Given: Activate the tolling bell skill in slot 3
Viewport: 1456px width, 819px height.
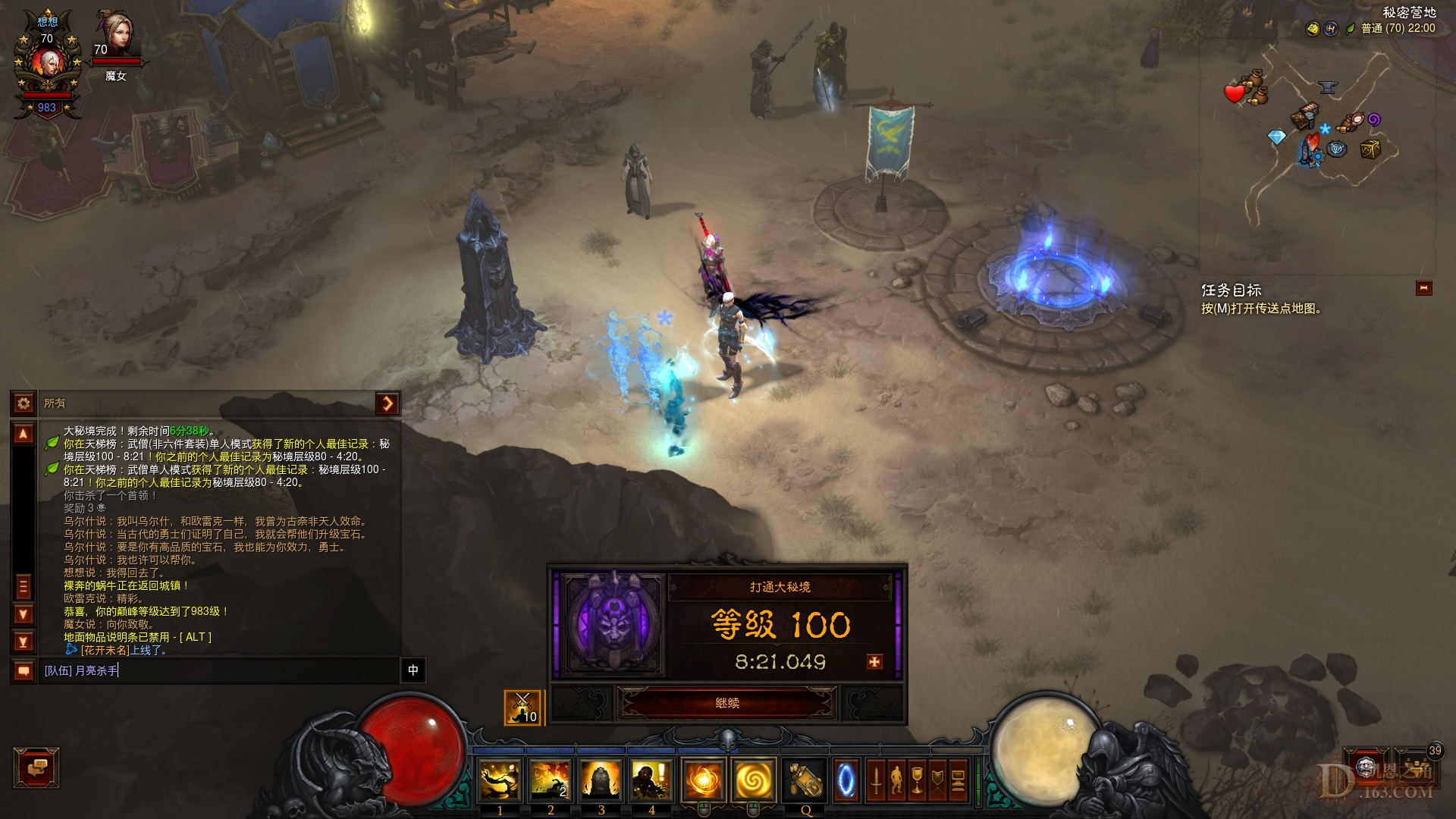Looking at the screenshot, I should tap(601, 780).
